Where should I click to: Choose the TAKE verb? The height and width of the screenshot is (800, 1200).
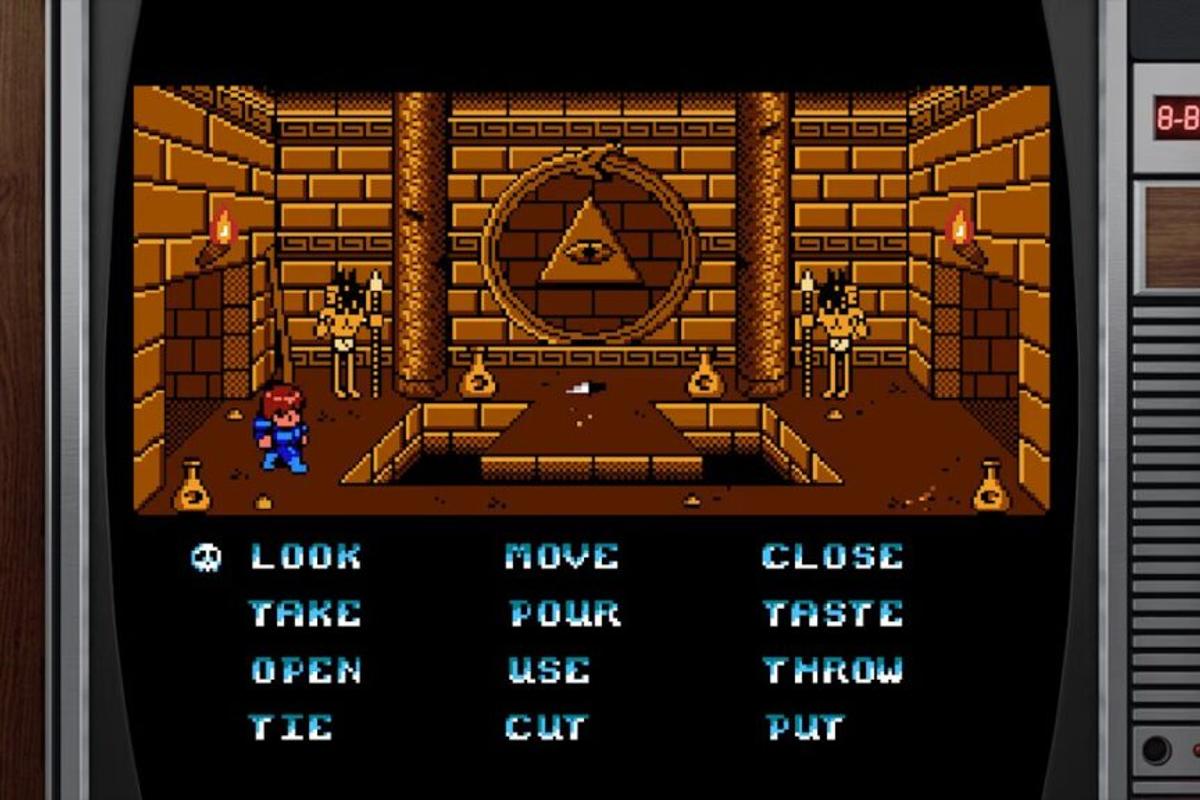(305, 613)
